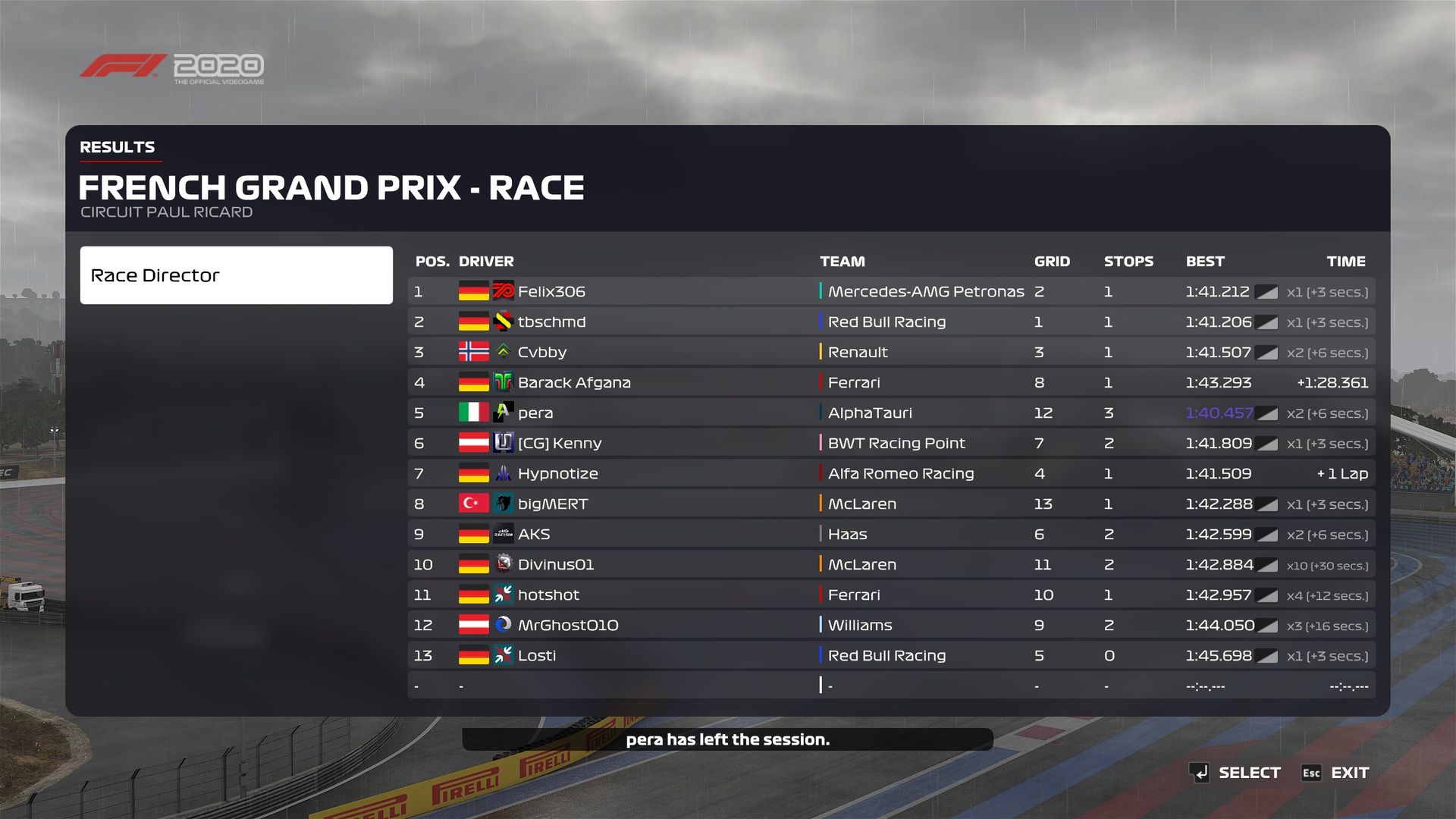Click the Select button label
Viewport: 1456px width, 819px height.
[1248, 773]
